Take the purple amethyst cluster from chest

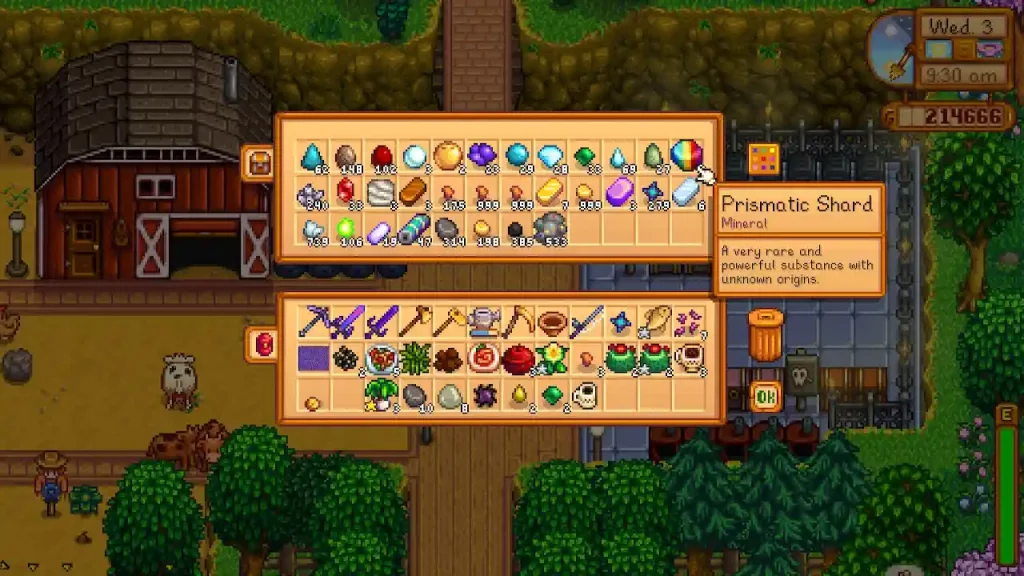482,156
